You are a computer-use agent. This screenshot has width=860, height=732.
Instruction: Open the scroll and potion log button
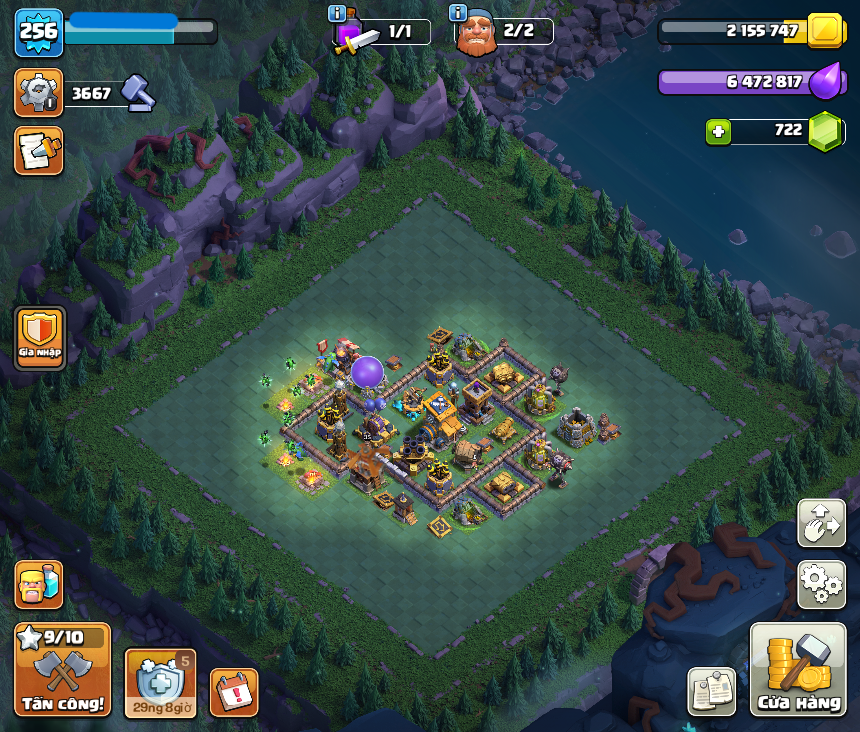(x=39, y=151)
